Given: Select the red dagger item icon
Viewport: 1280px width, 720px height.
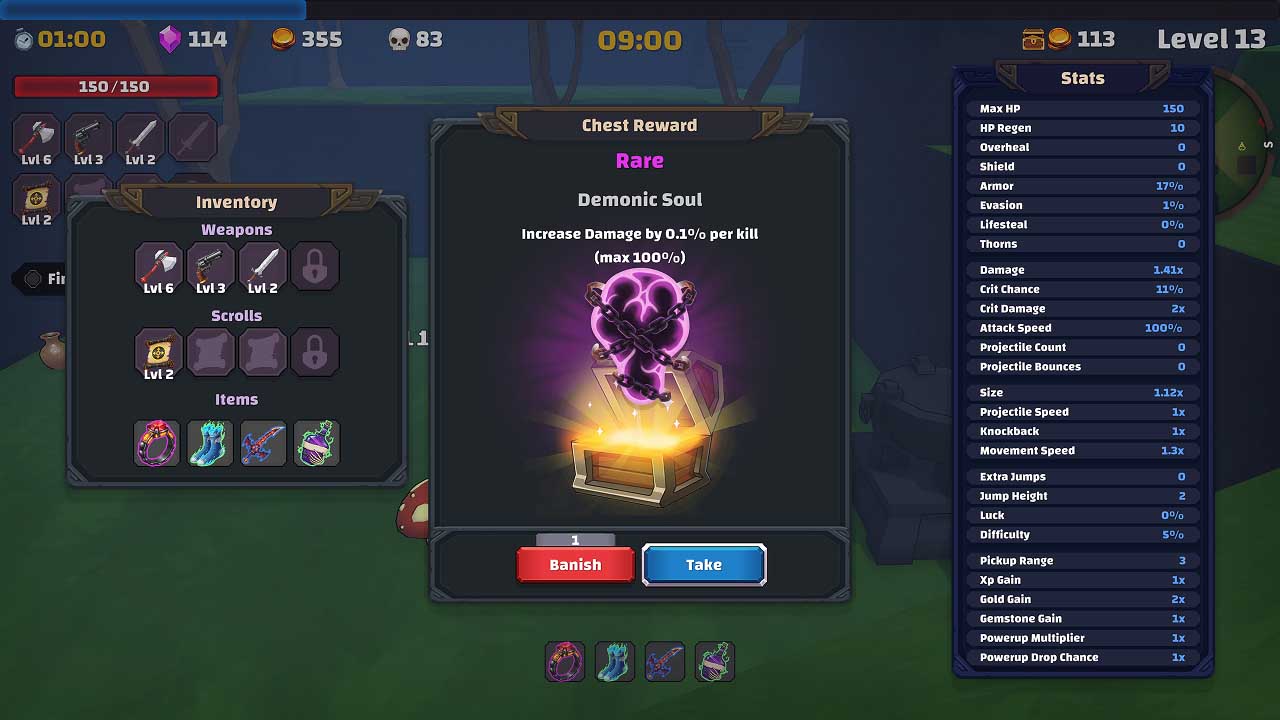Looking at the screenshot, I should (x=263, y=442).
